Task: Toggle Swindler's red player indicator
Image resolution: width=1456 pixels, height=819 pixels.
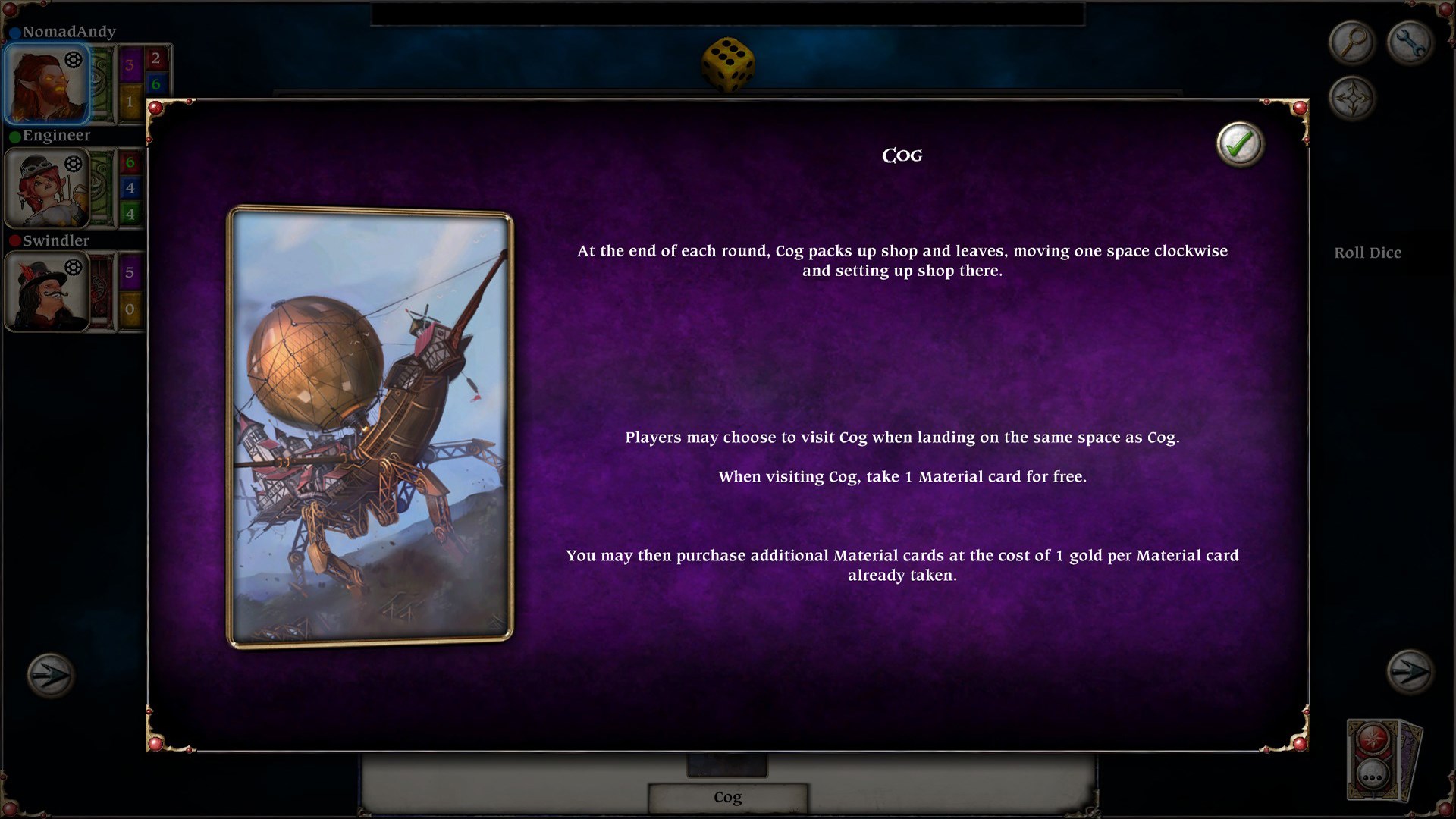Action: coord(17,241)
